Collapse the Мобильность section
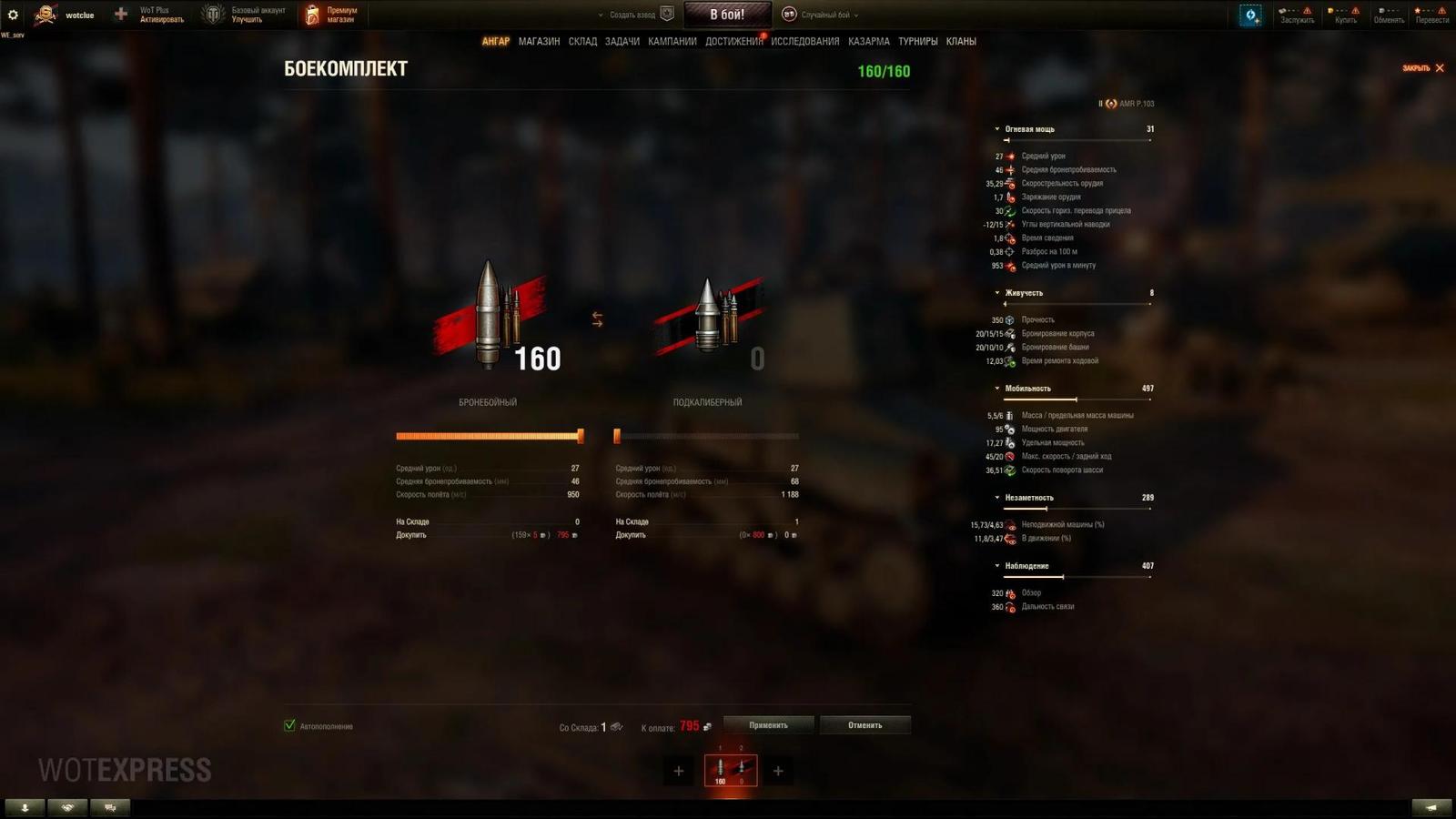Viewport: 1456px width, 819px height. click(x=996, y=388)
